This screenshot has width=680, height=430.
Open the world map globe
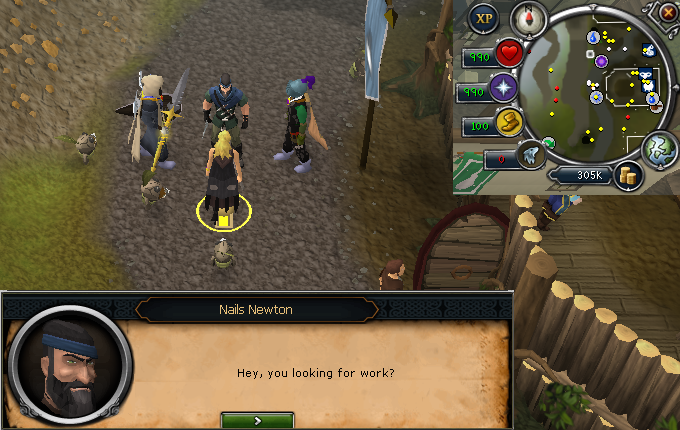(x=659, y=148)
